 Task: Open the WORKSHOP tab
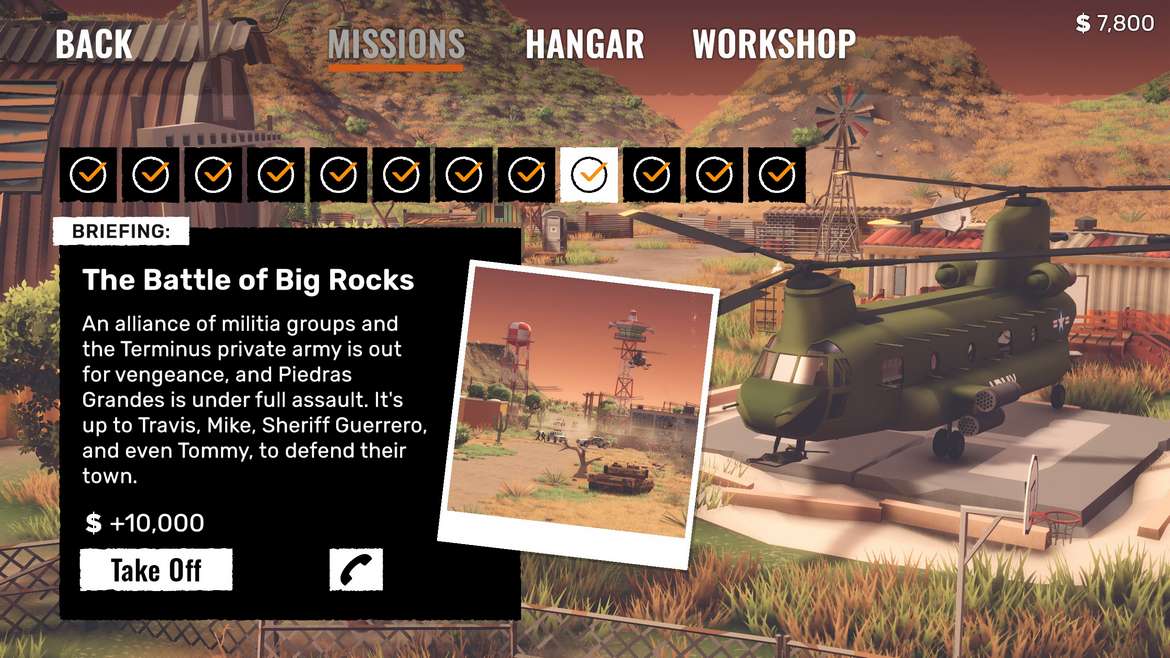[774, 44]
